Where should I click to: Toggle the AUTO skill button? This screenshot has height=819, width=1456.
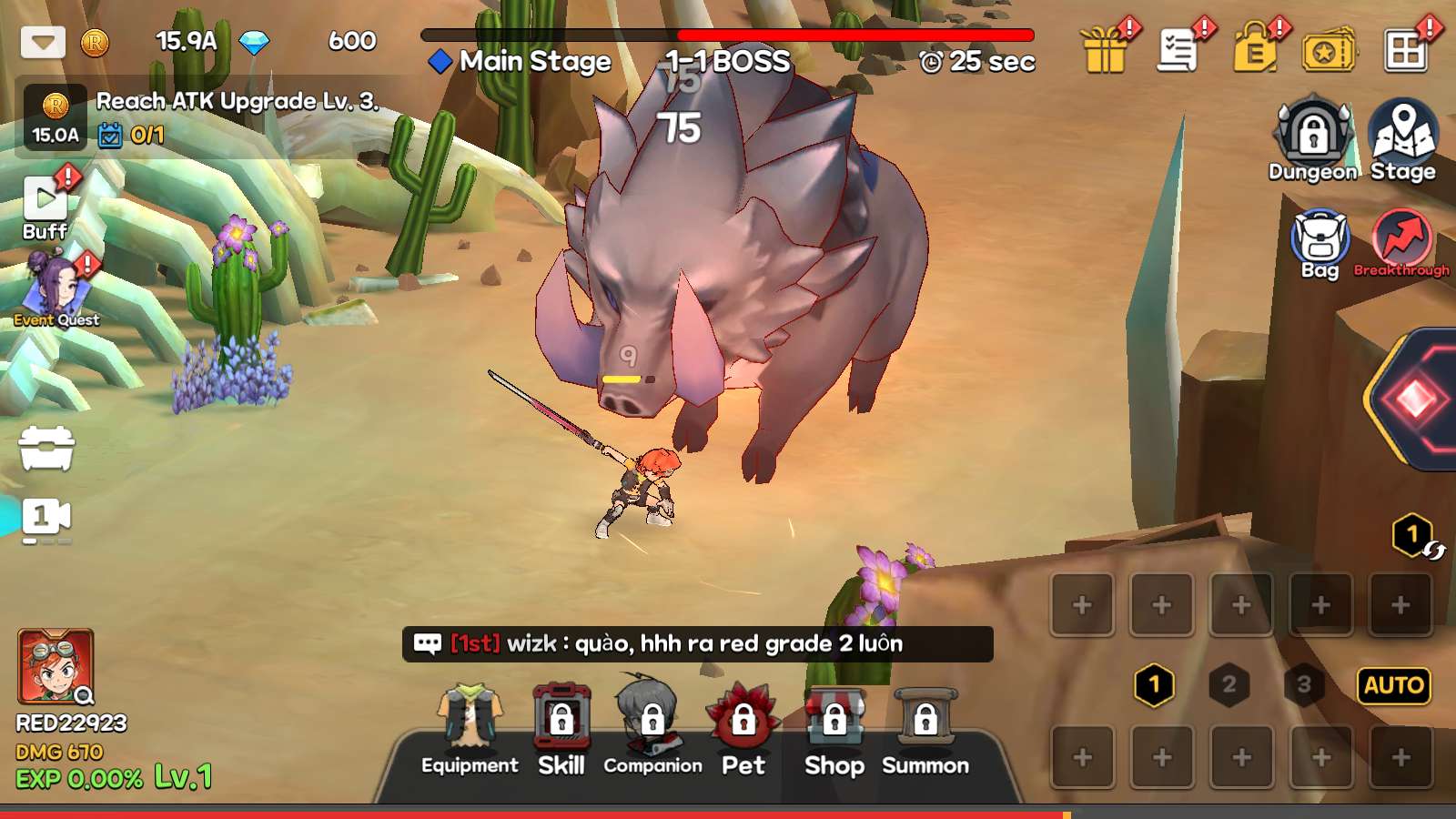pos(1393,685)
